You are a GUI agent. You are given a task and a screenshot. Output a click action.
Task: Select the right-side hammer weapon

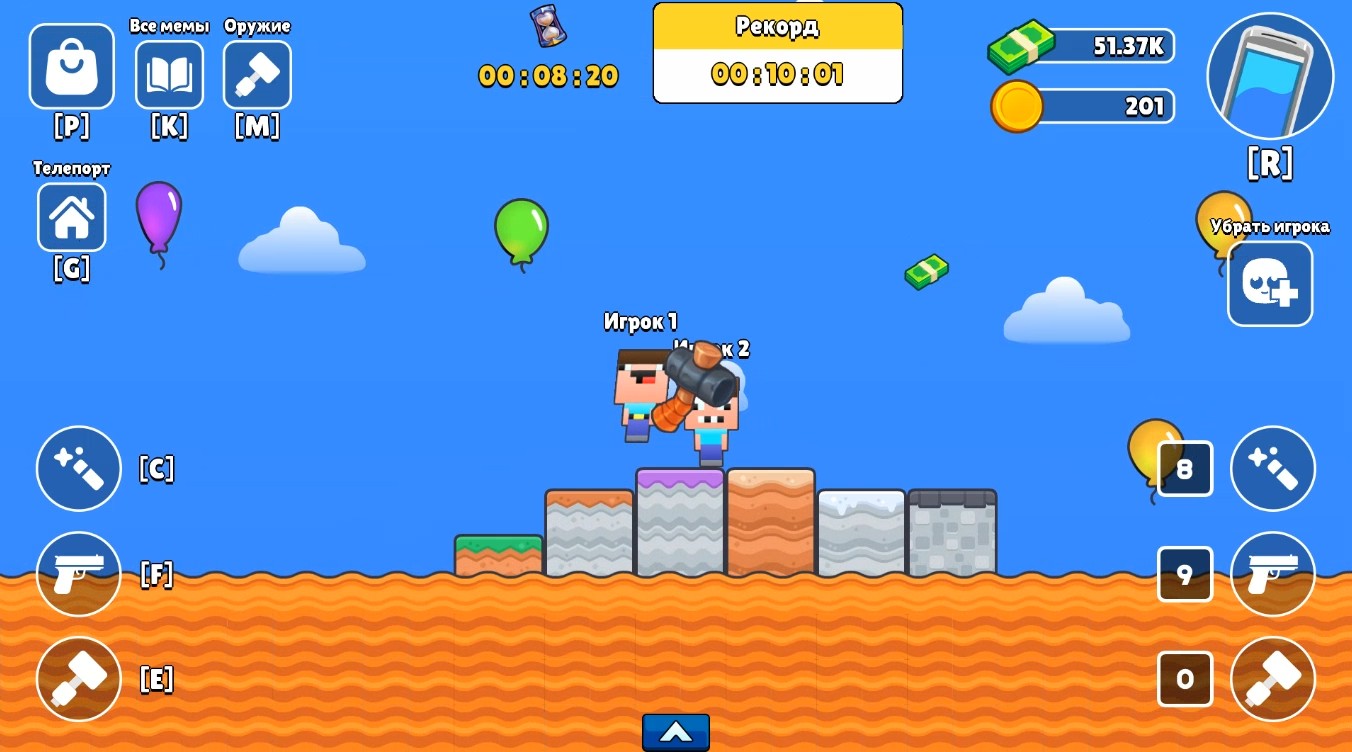1272,678
